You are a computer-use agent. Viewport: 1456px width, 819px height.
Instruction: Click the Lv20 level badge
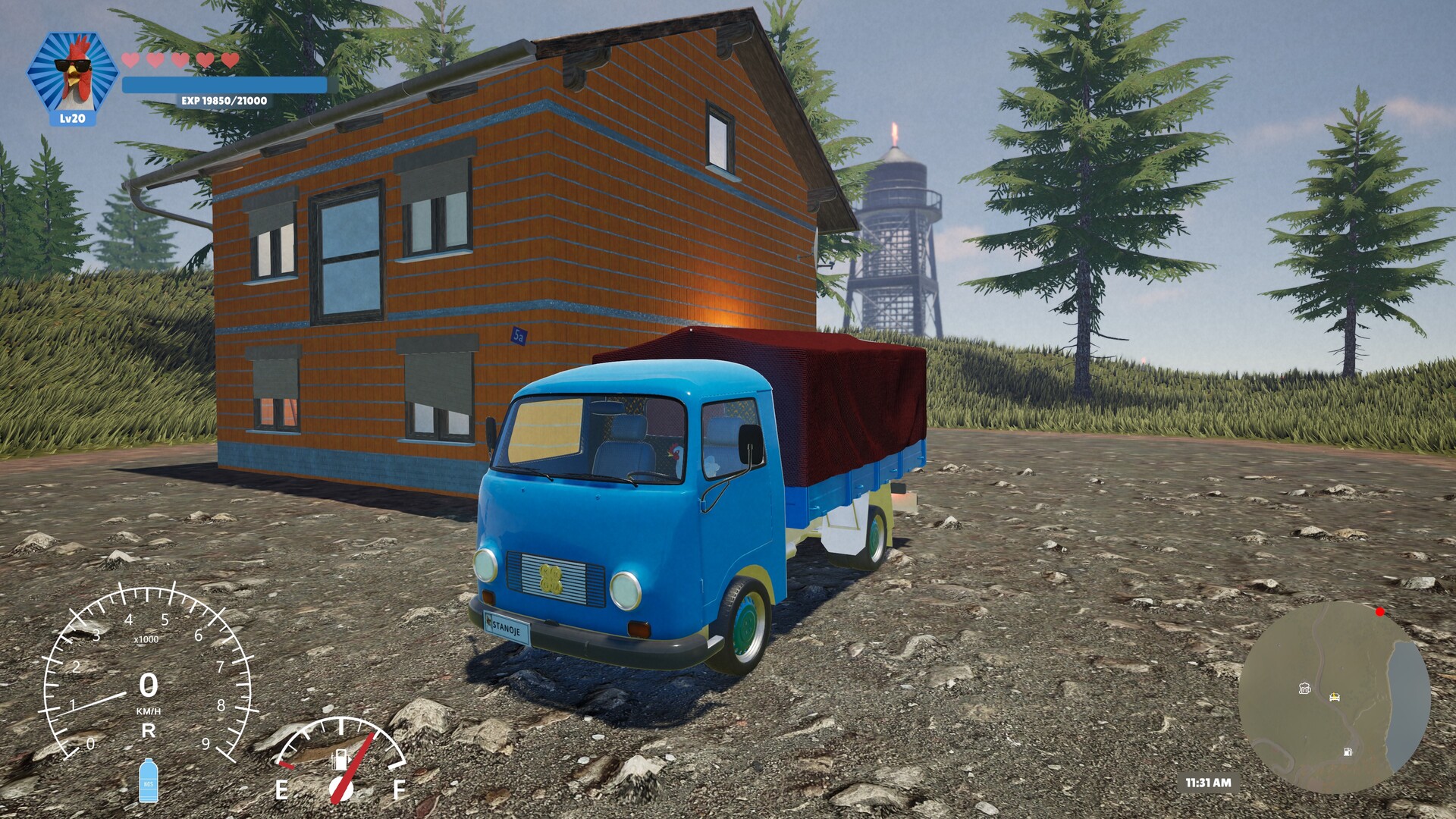pyautogui.click(x=74, y=118)
